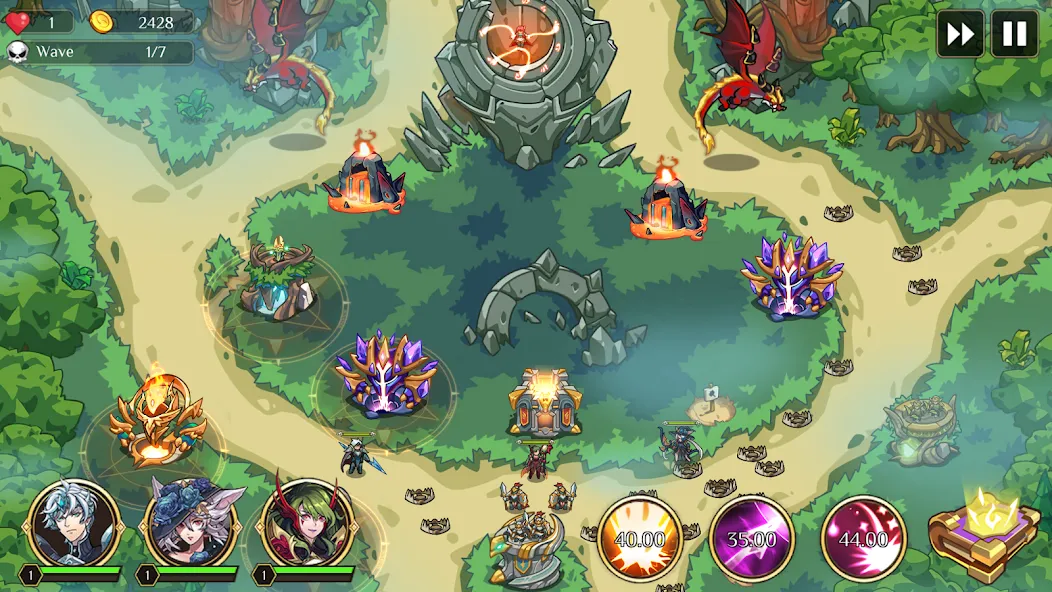1052x592 pixels.
Task: Activate the purple slash skill showing 35.00
Action: [752, 538]
